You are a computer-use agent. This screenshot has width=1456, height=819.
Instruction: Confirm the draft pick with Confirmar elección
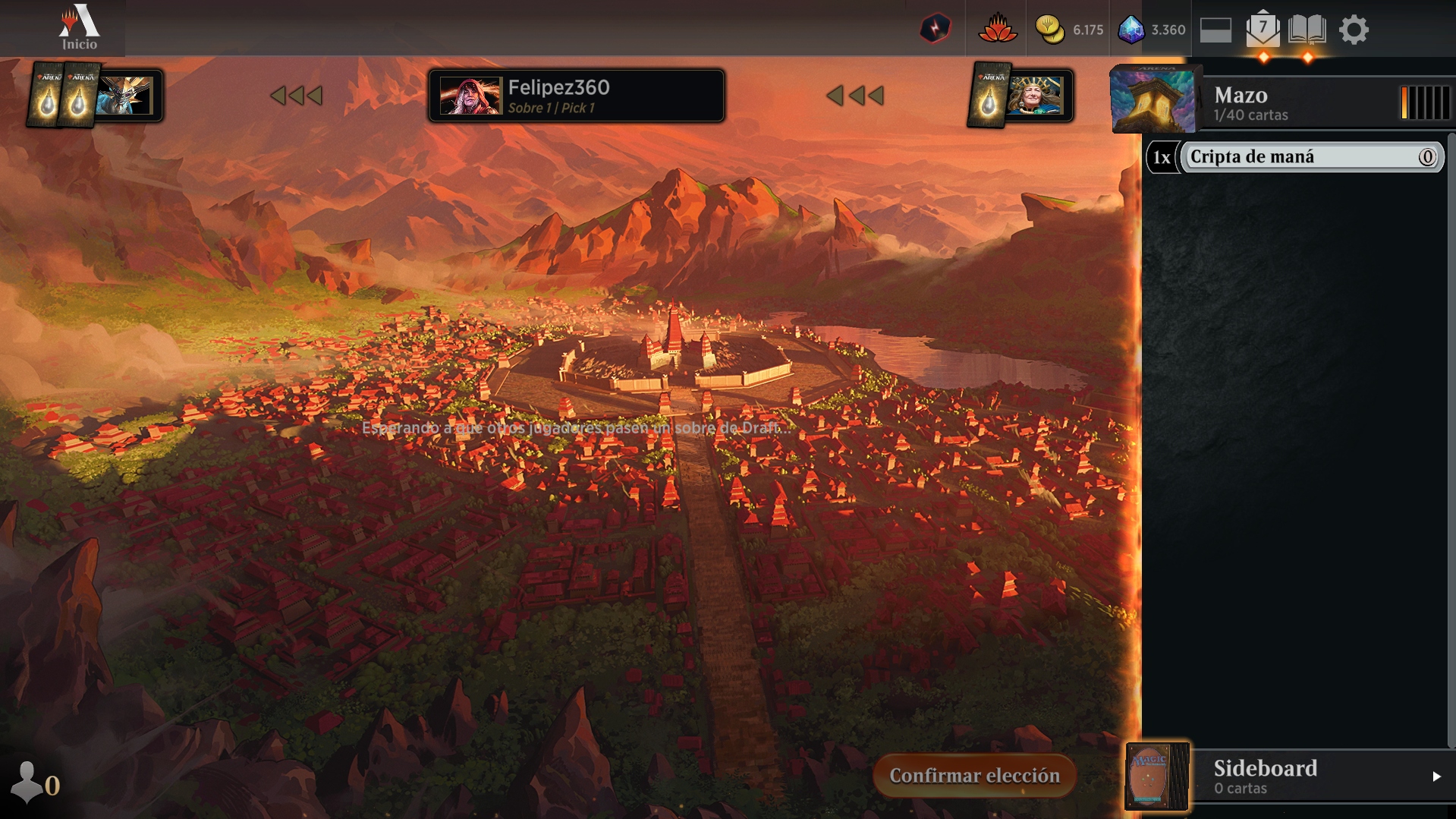[x=974, y=775]
